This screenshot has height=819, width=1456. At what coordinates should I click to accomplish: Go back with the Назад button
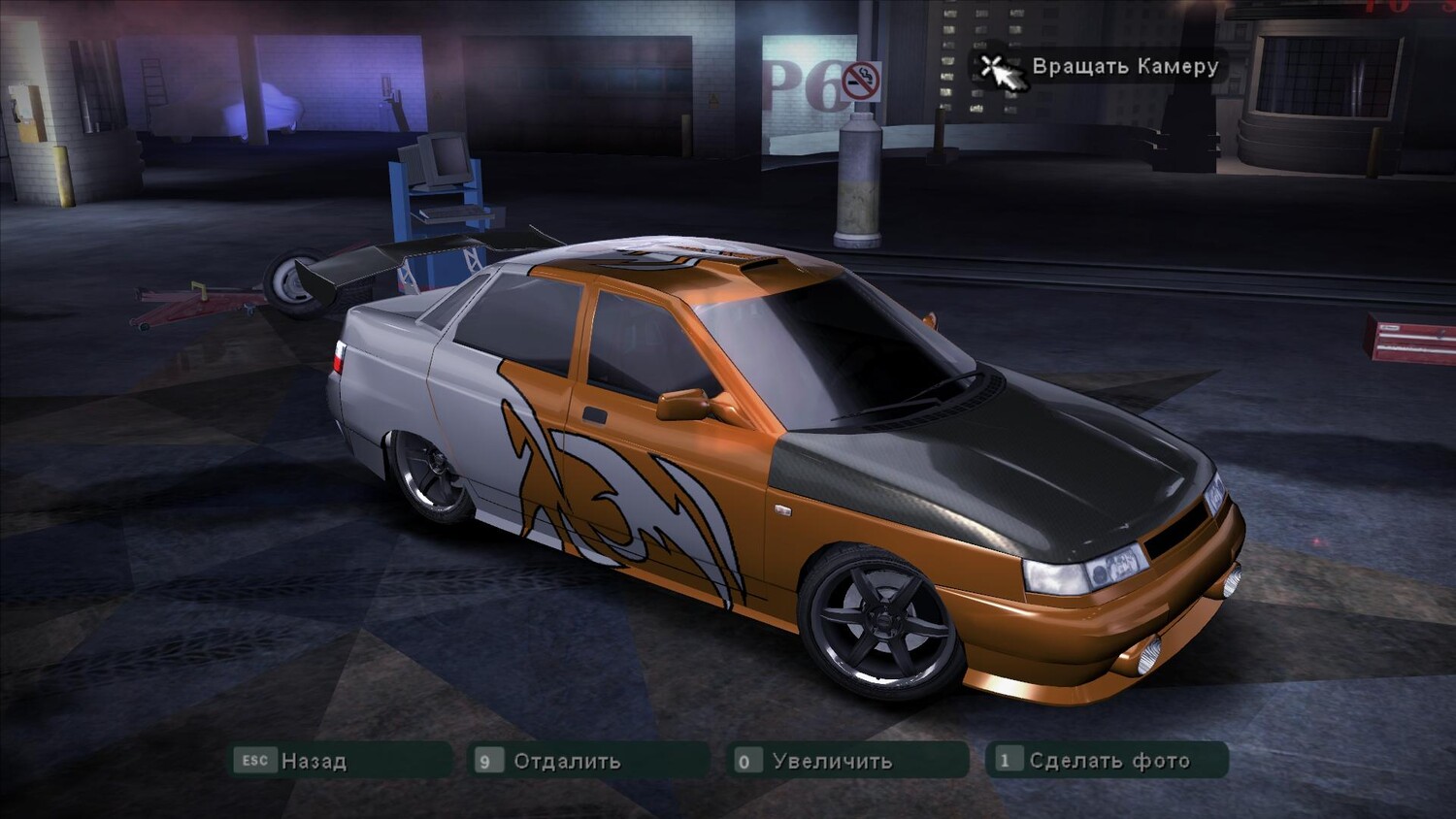341,761
